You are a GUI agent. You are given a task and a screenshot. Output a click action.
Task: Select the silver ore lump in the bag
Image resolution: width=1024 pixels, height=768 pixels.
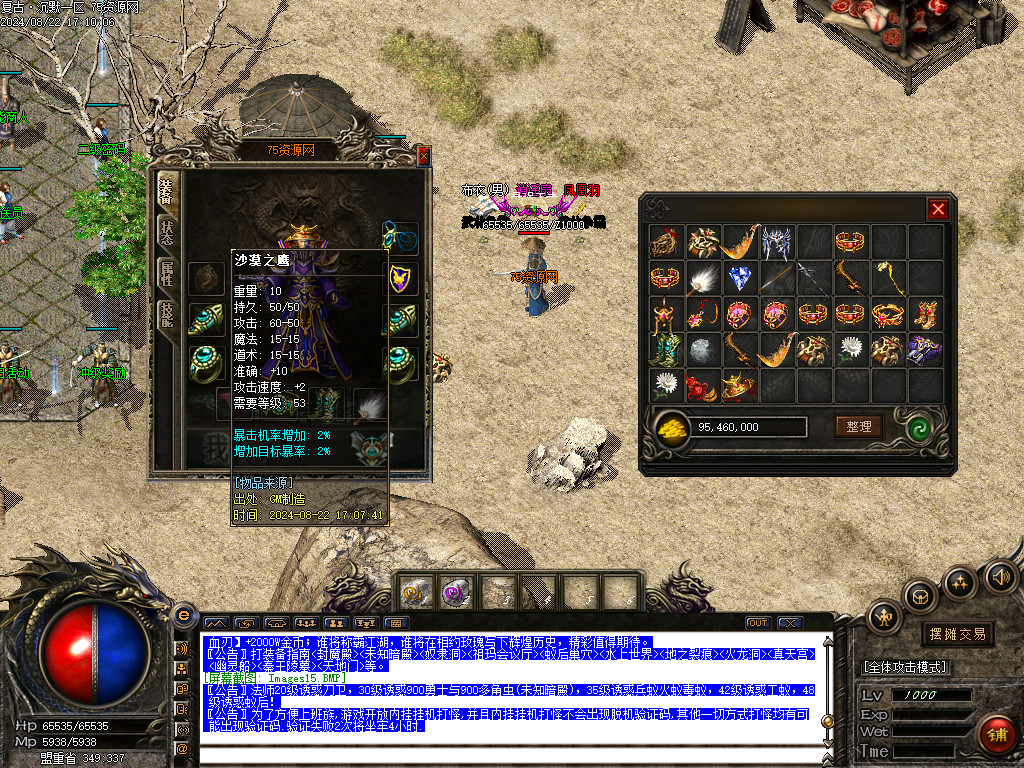702,349
